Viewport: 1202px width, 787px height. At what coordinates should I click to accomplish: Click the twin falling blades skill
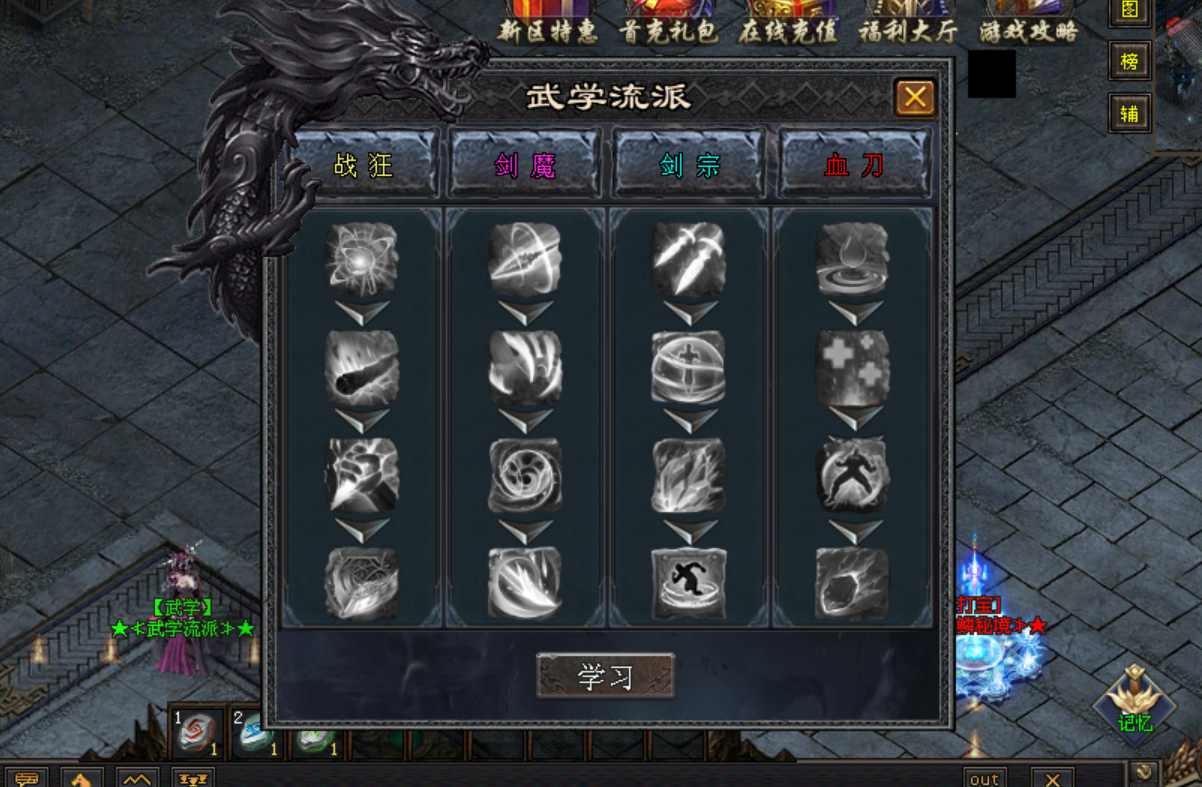pyautogui.click(x=689, y=258)
